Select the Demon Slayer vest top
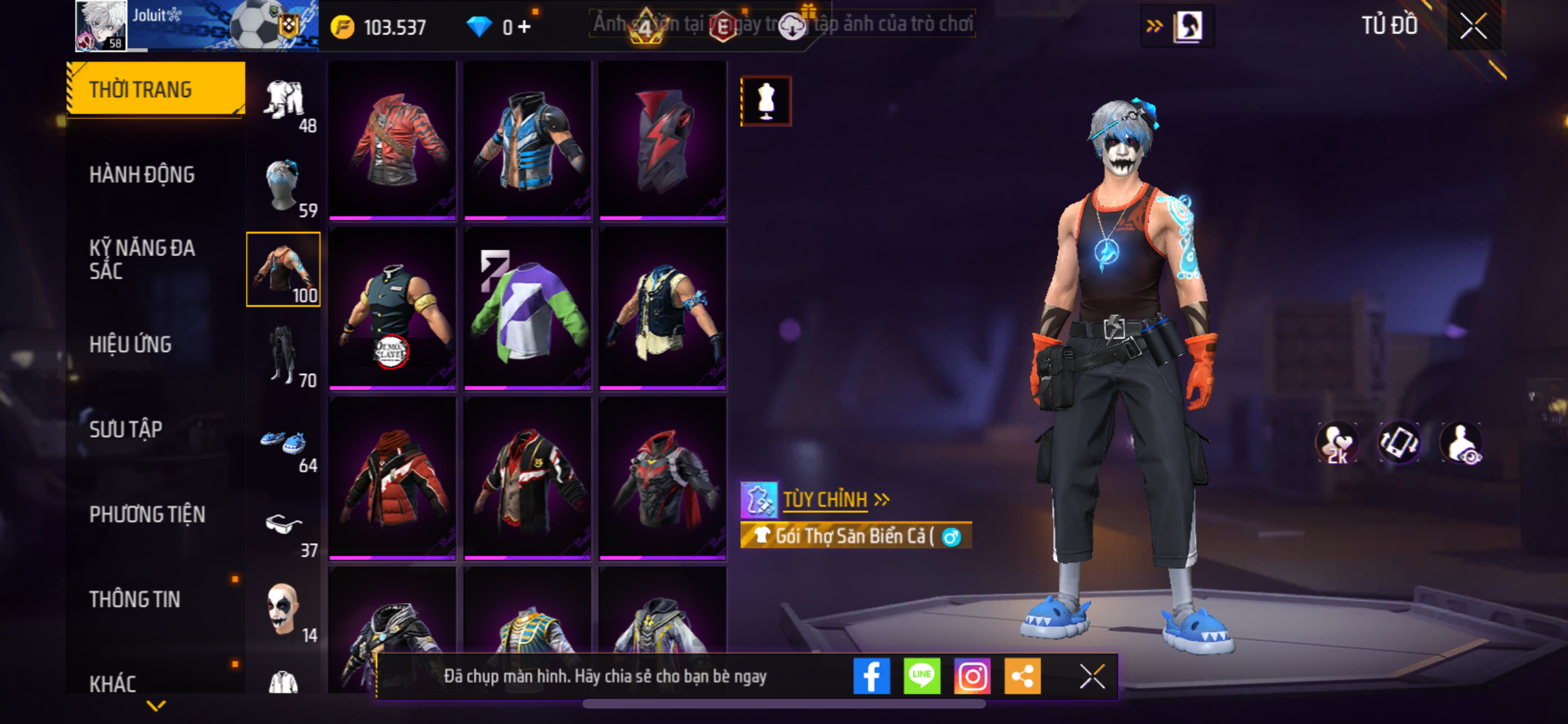The width and height of the screenshot is (1568, 724). click(x=393, y=309)
